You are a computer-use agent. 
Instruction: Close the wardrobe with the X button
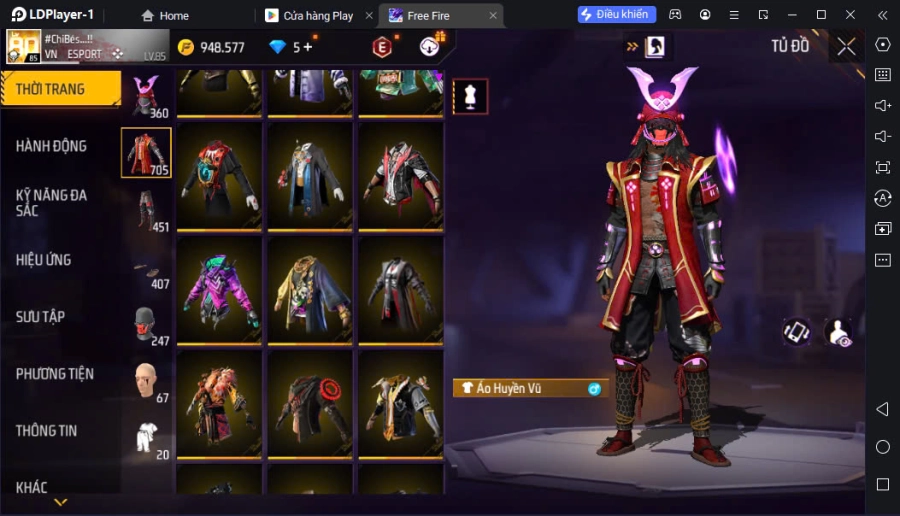point(846,46)
